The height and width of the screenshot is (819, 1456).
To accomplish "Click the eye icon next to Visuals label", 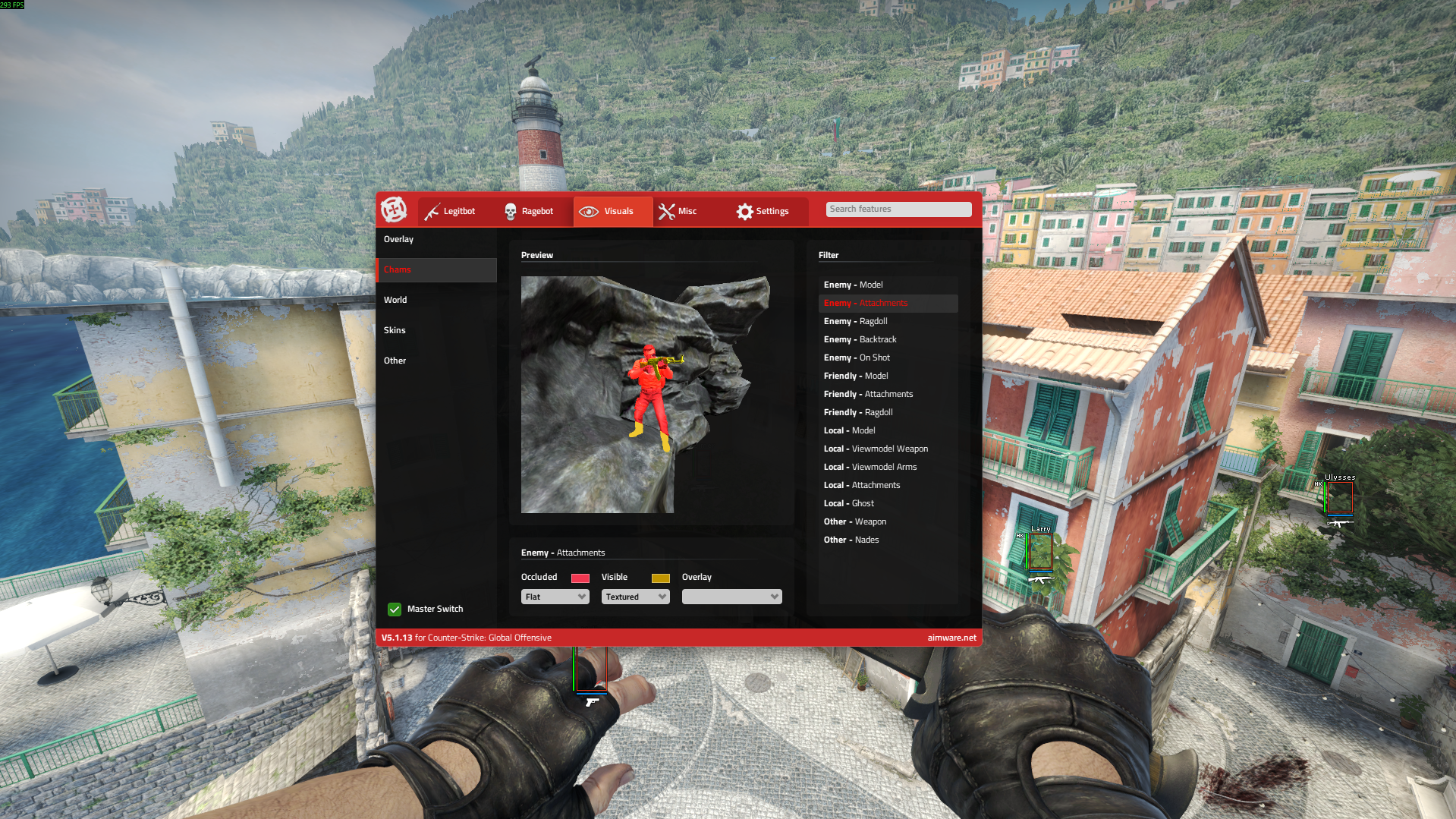I will [590, 211].
